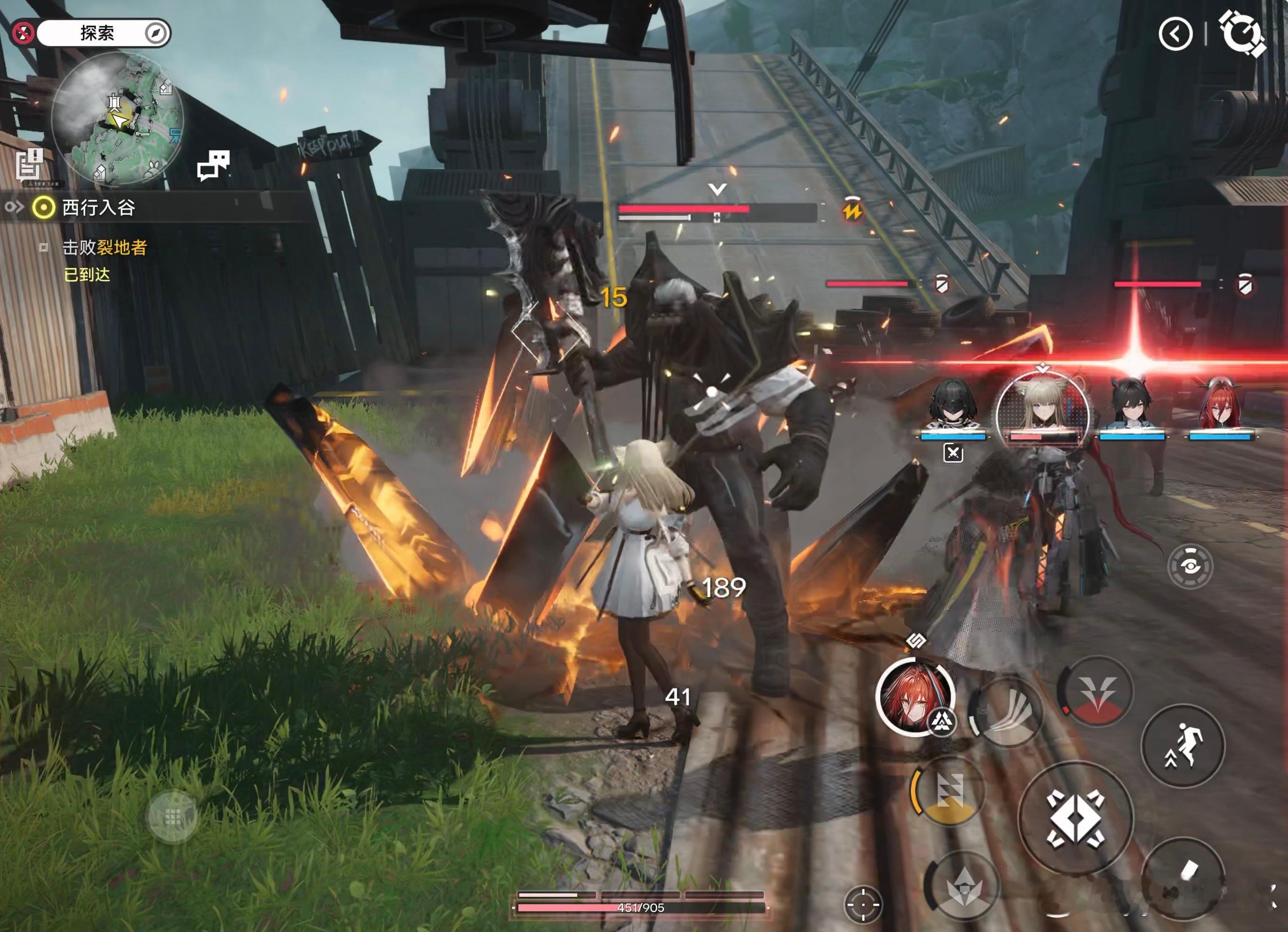Open the chat speech bubble icon
This screenshot has width=1288, height=932.
pos(213,165)
